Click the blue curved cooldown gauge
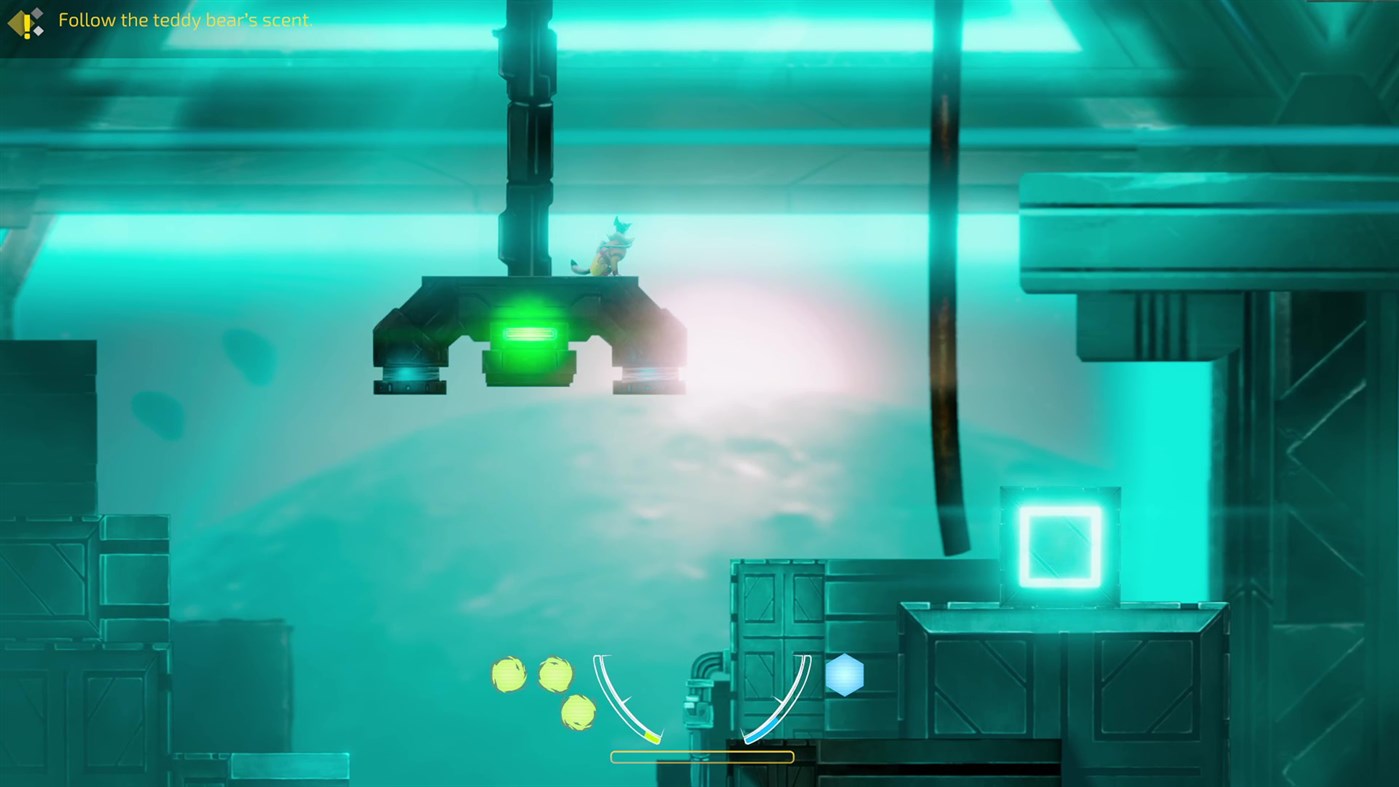 pyautogui.click(x=793, y=690)
